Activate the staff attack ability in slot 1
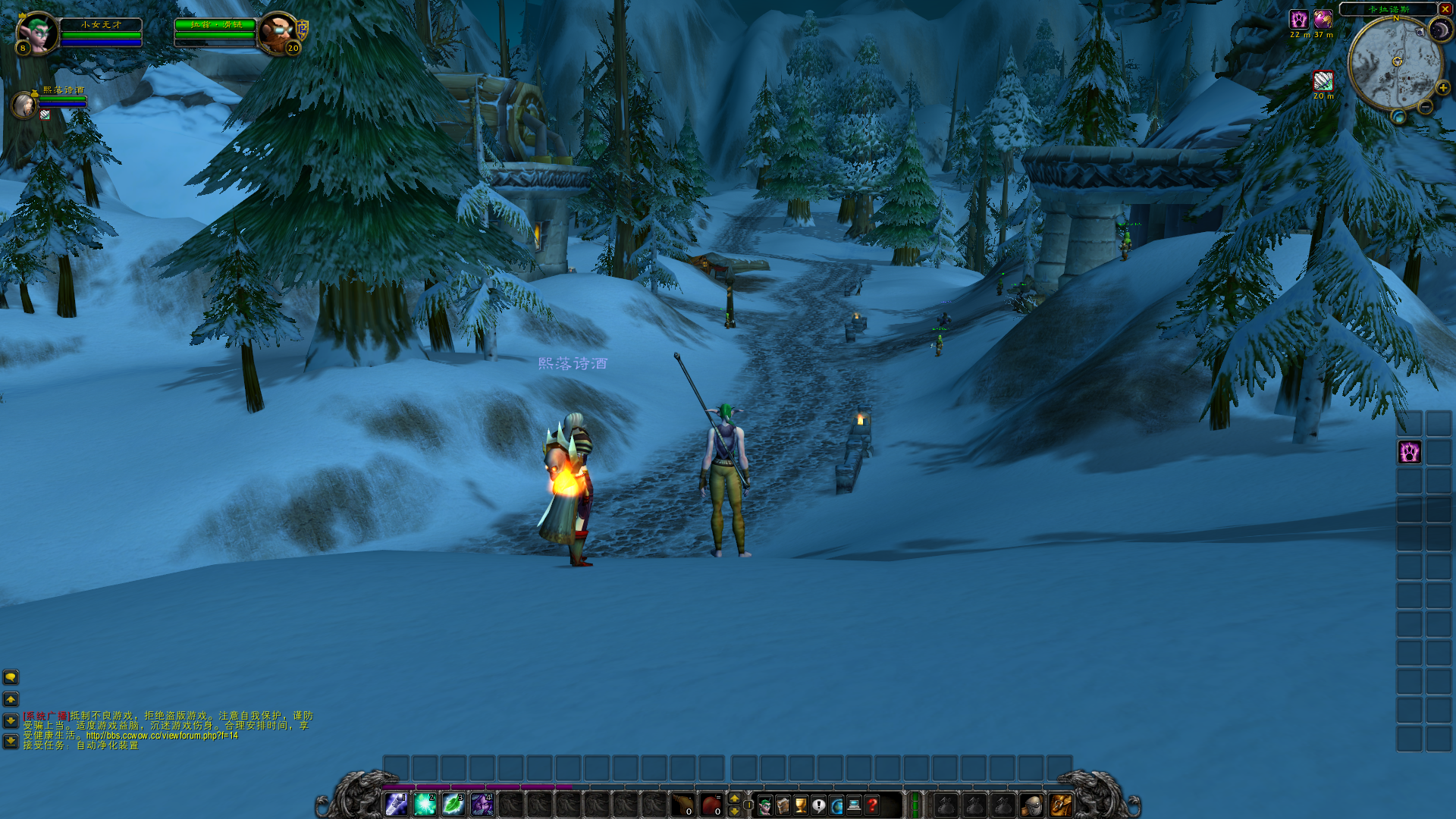1456x819 pixels. [x=396, y=804]
